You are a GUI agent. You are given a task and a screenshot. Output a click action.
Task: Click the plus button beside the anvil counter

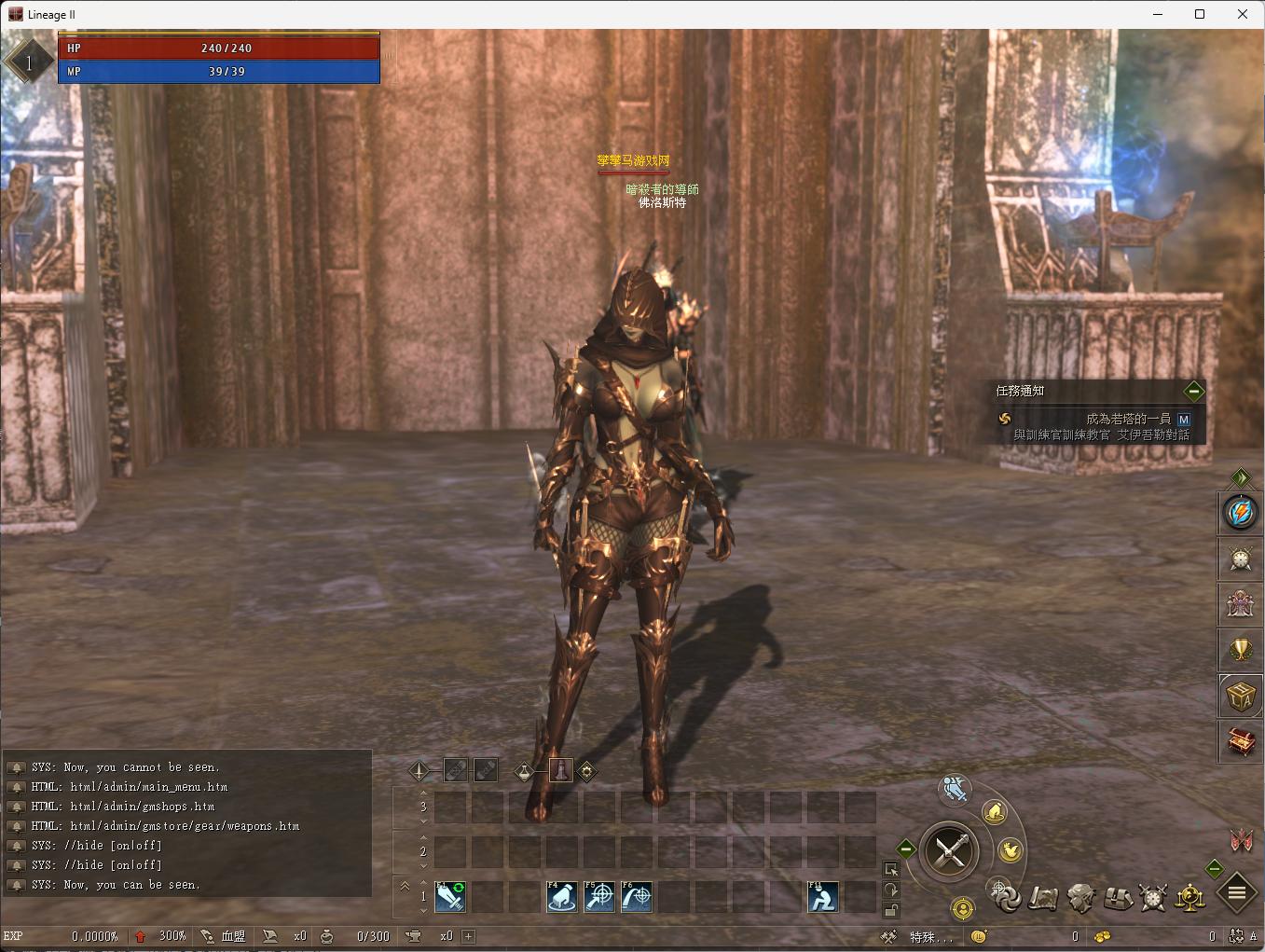[468, 936]
